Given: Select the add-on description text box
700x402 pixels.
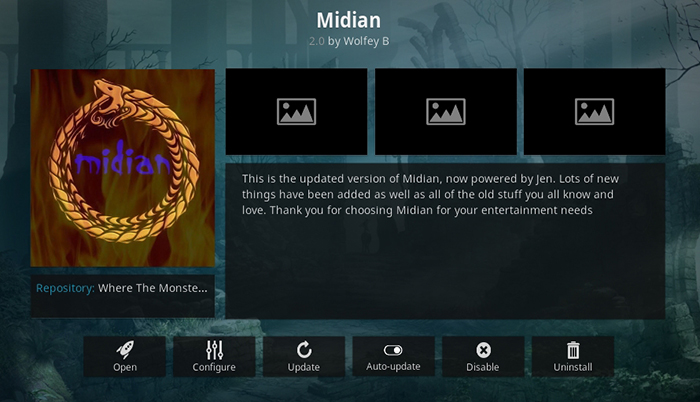Looking at the screenshot, I should (x=445, y=240).
